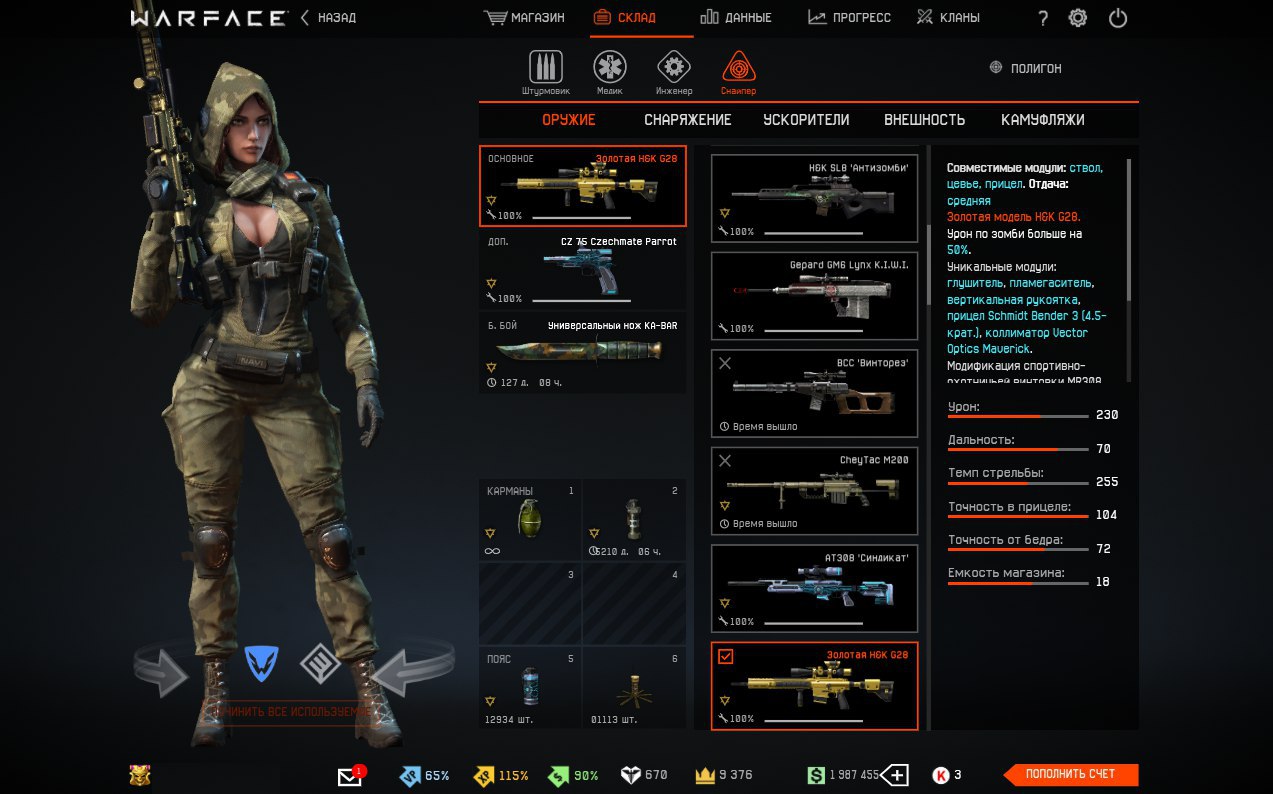This screenshot has height=794, width=1273.
Task: Switch to the Ускорители tab
Action: (x=806, y=120)
